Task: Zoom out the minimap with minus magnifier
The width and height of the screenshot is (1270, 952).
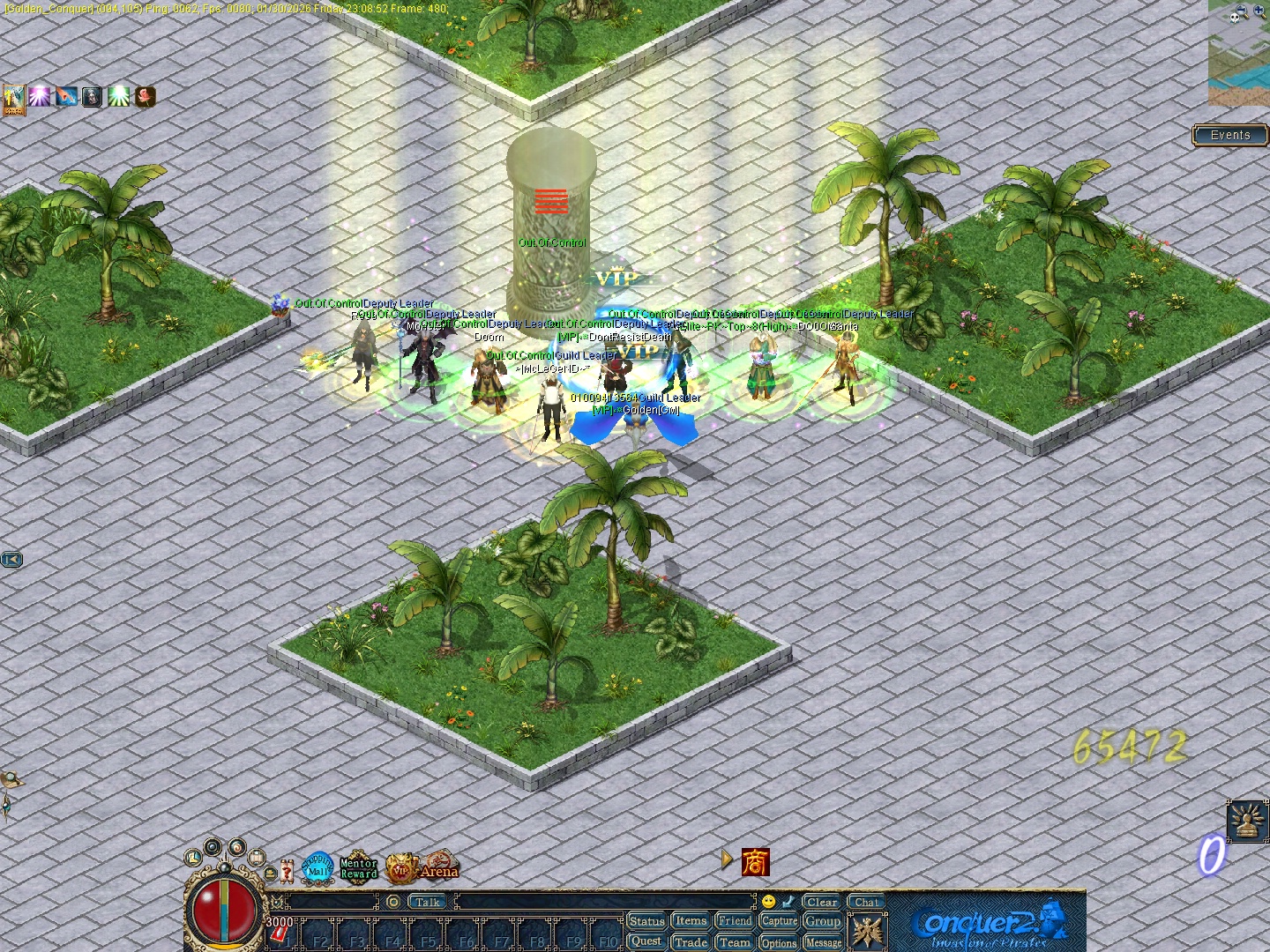Action: tap(1241, 9)
